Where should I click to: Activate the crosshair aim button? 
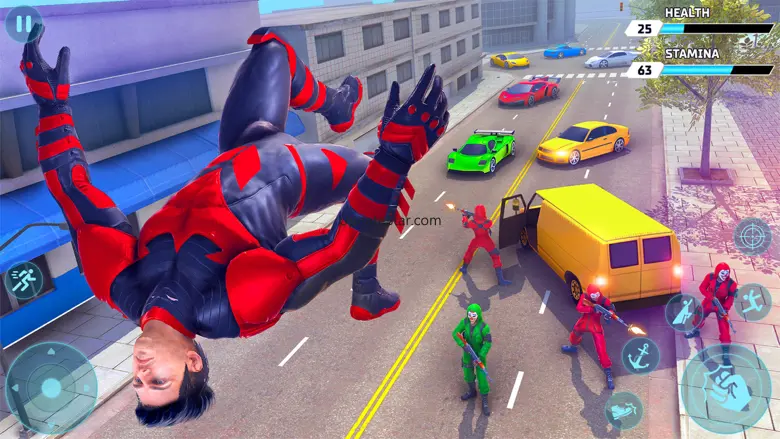[752, 237]
